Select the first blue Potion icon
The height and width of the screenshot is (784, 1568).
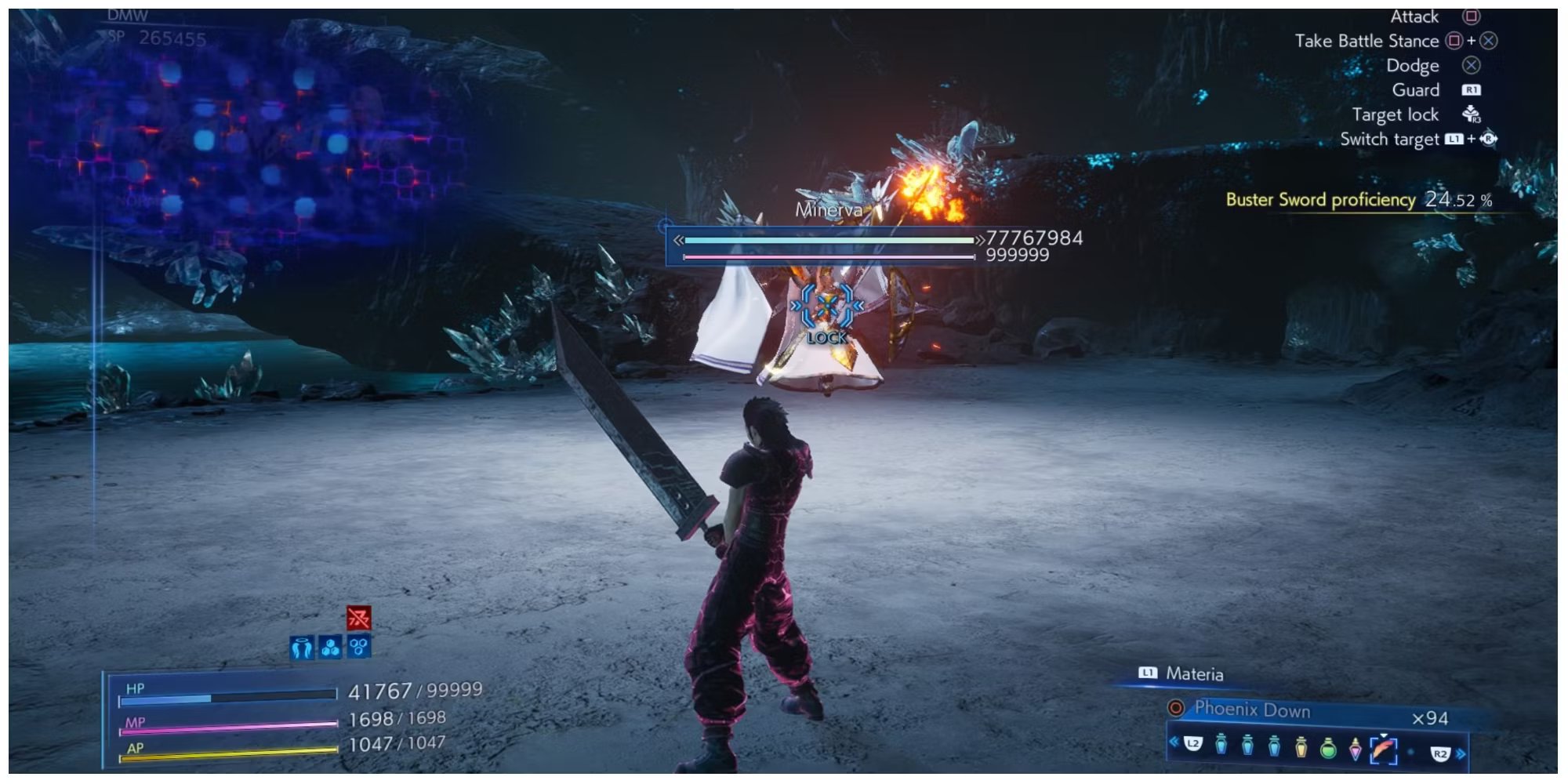(1221, 747)
